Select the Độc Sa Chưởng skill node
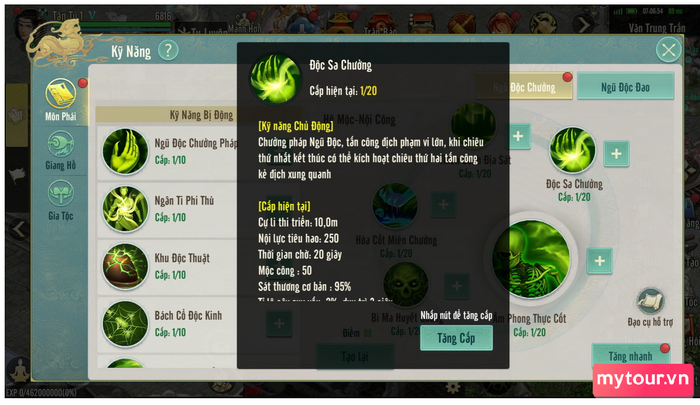This screenshot has height=405, width=700. click(x=573, y=155)
